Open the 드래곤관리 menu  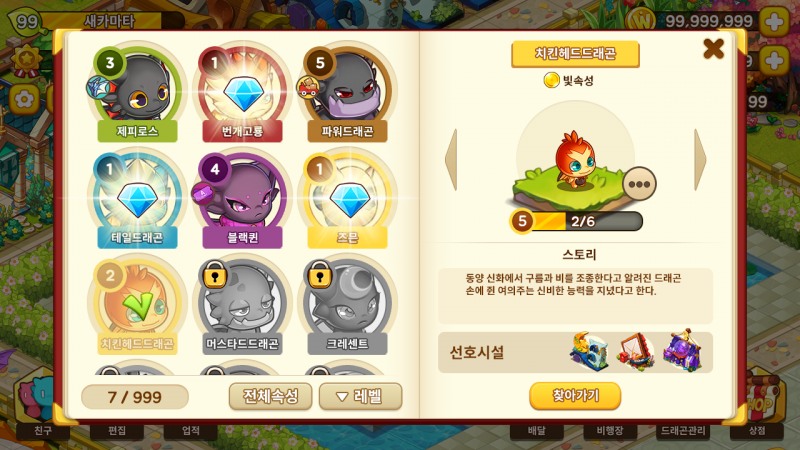click(684, 431)
